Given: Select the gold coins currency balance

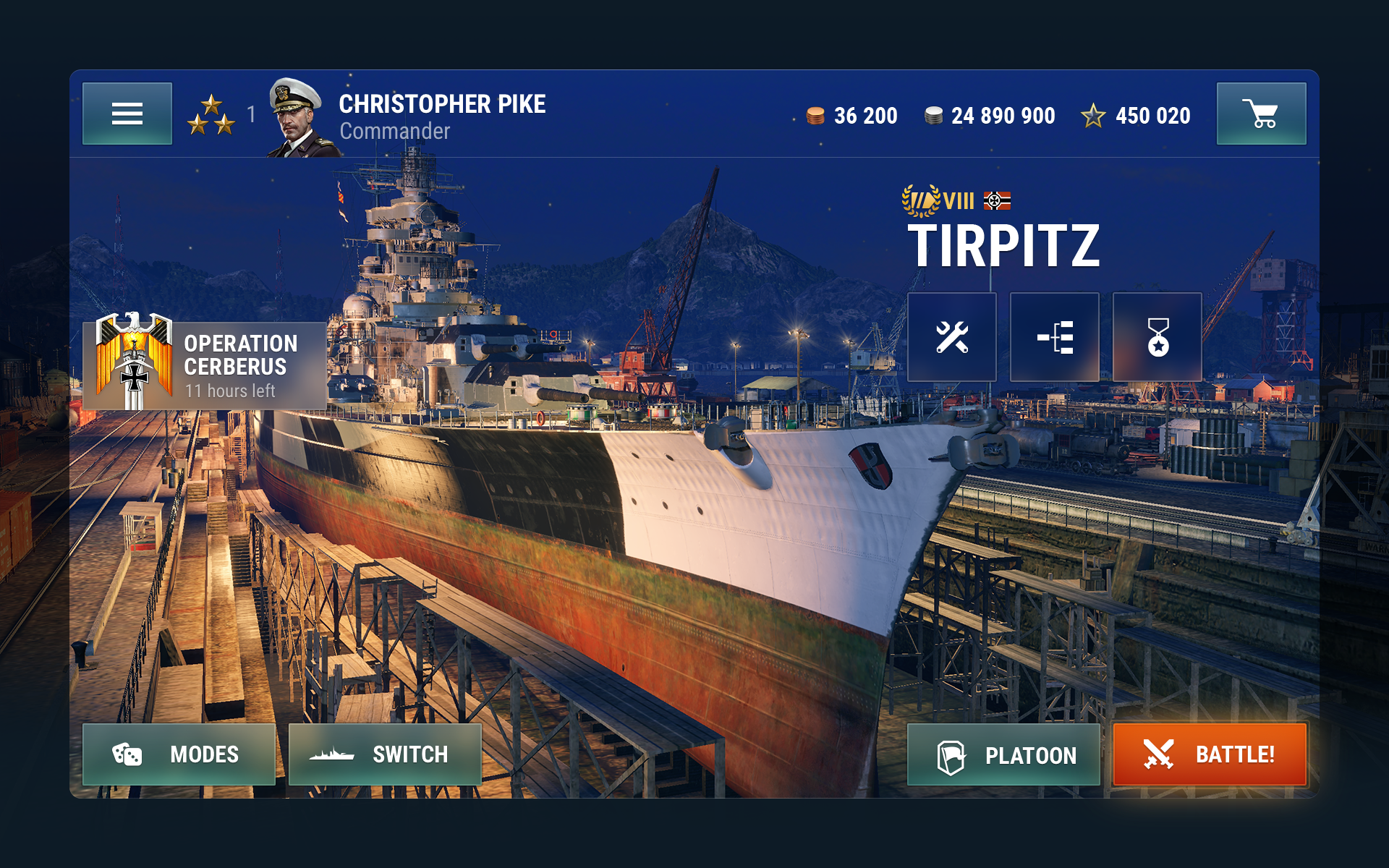Looking at the screenshot, I should [x=852, y=116].
